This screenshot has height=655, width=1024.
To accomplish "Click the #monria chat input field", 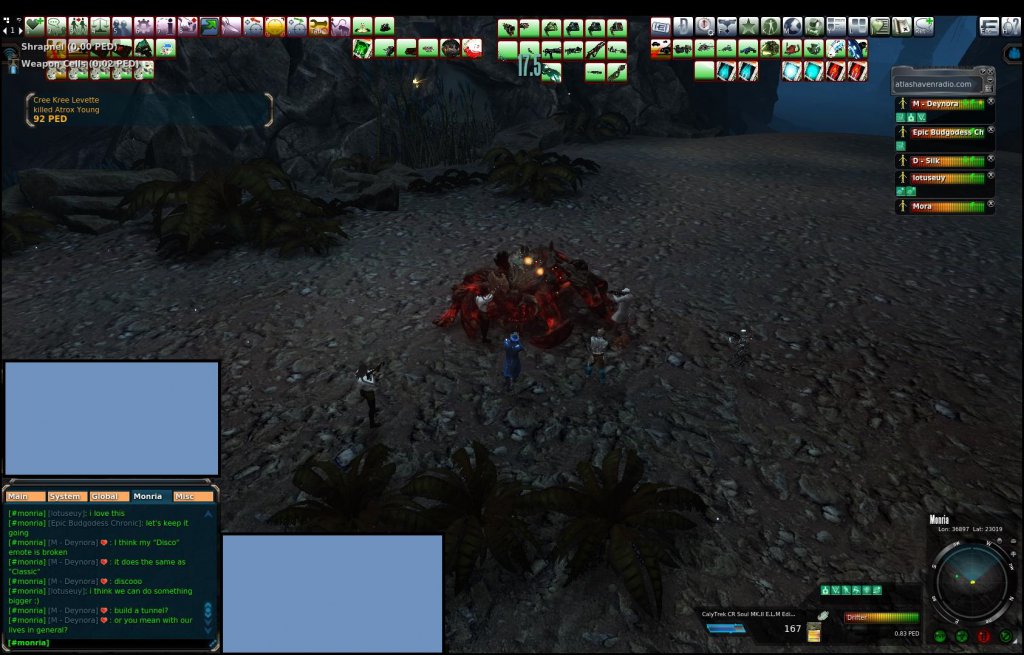I will pos(110,642).
